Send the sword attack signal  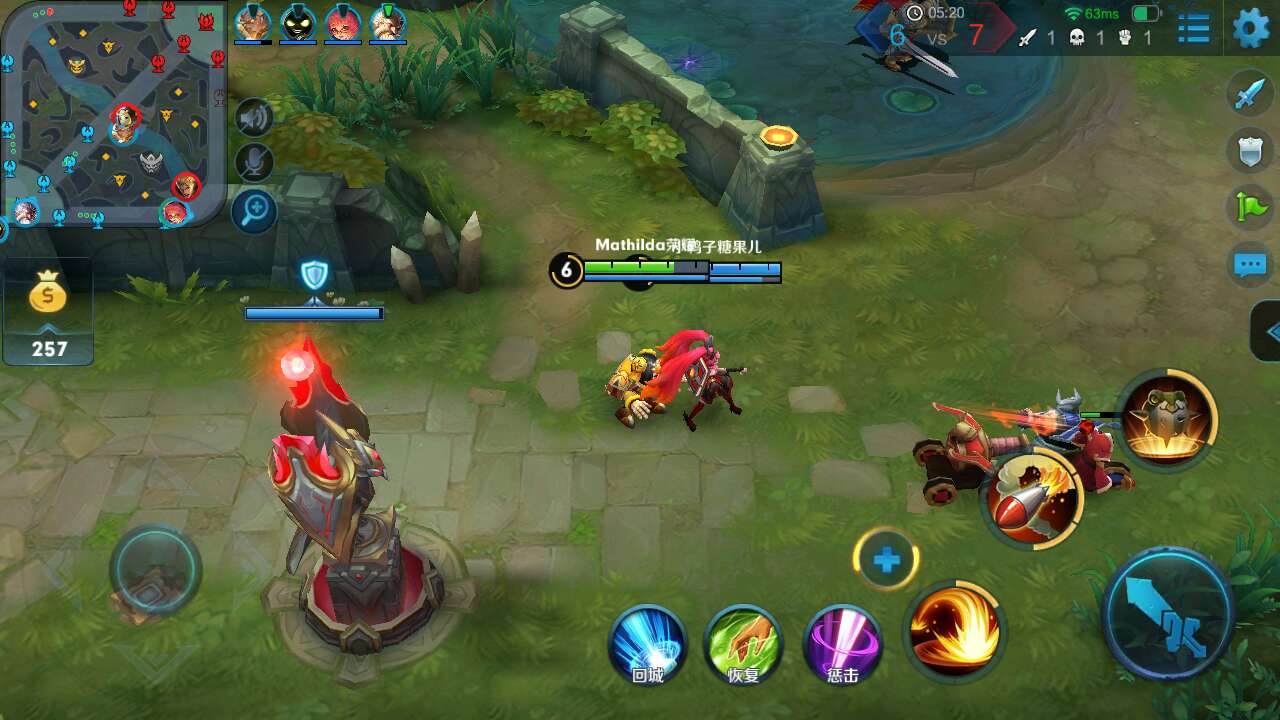tap(1250, 94)
